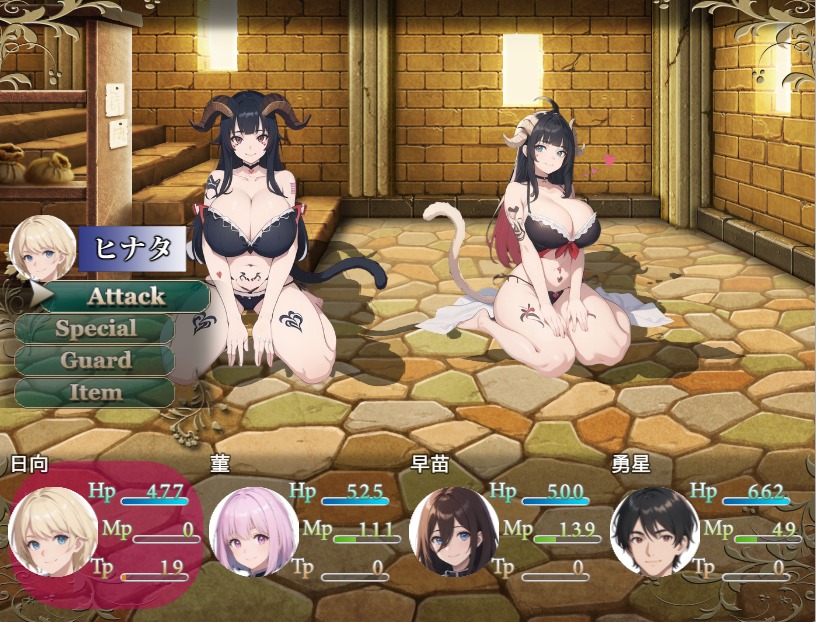Open the Special skills menu

[96, 328]
